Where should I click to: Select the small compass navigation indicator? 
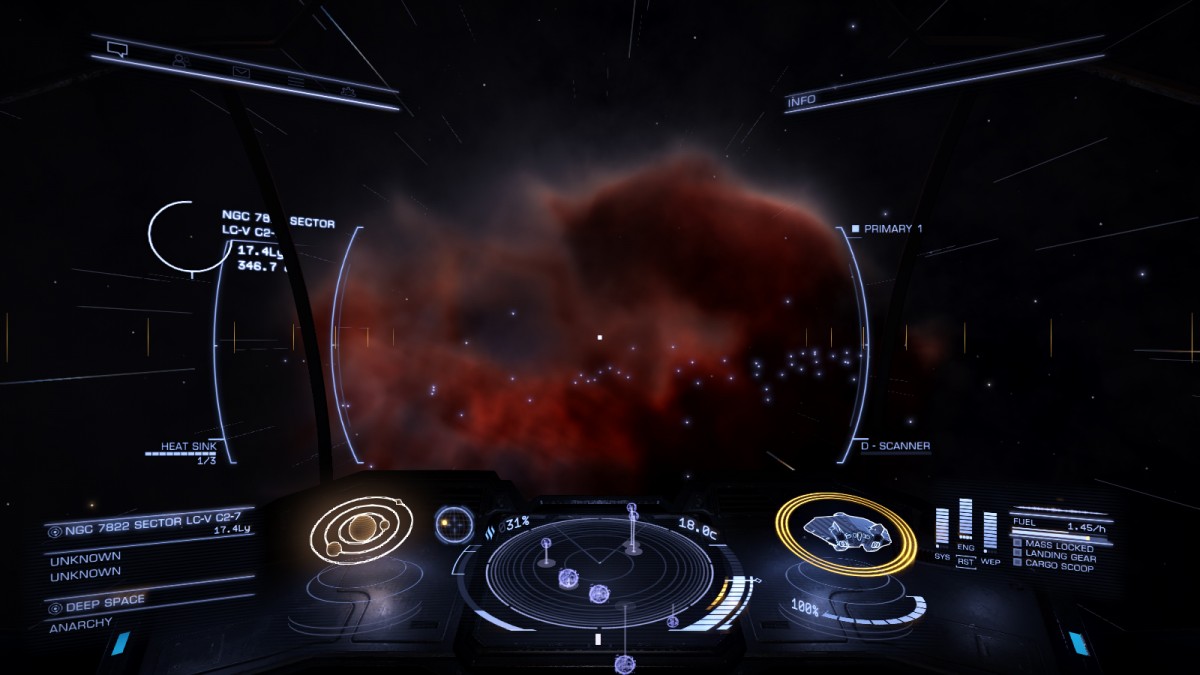pyautogui.click(x=454, y=523)
